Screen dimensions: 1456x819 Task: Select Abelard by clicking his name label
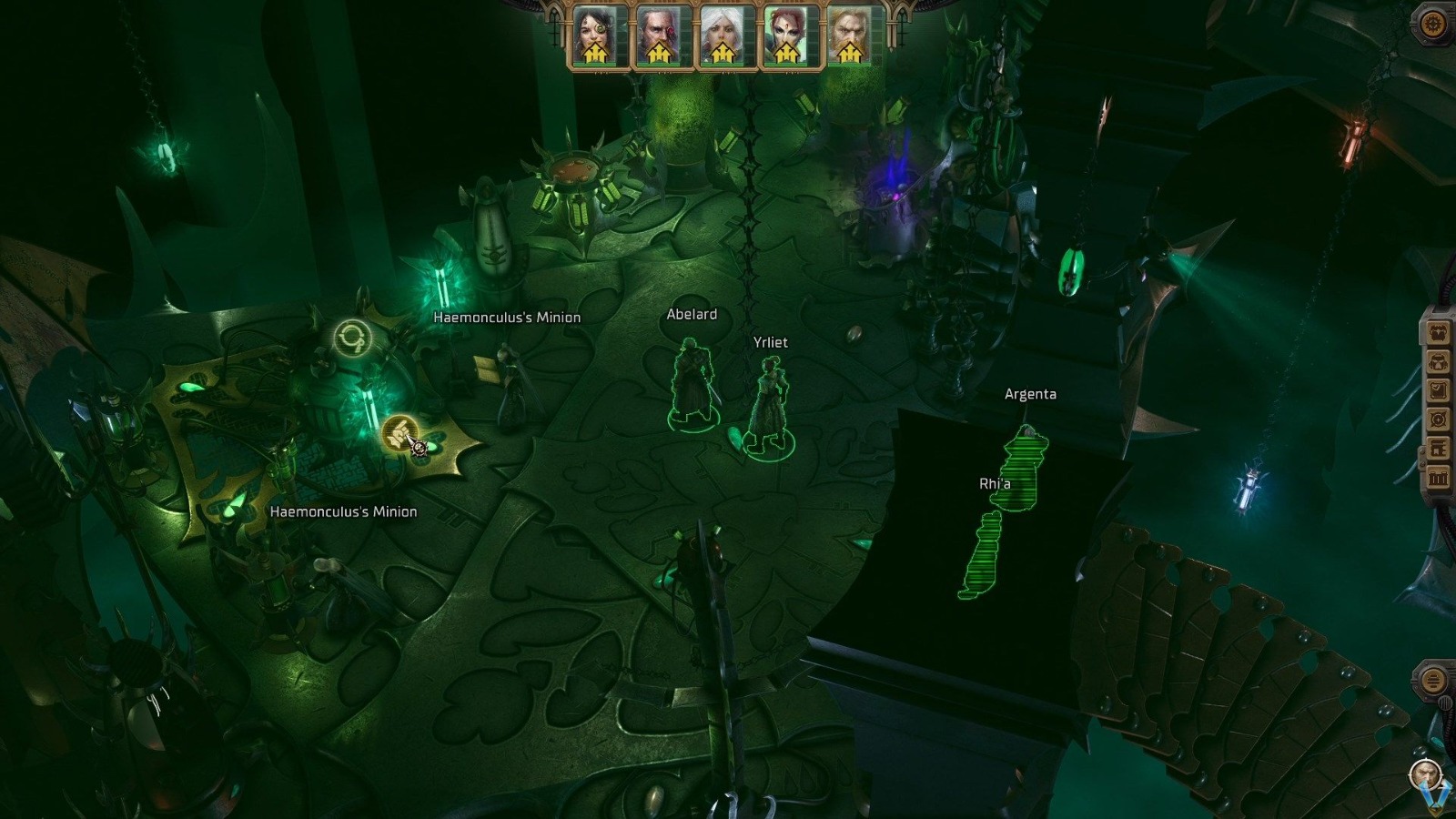point(691,314)
